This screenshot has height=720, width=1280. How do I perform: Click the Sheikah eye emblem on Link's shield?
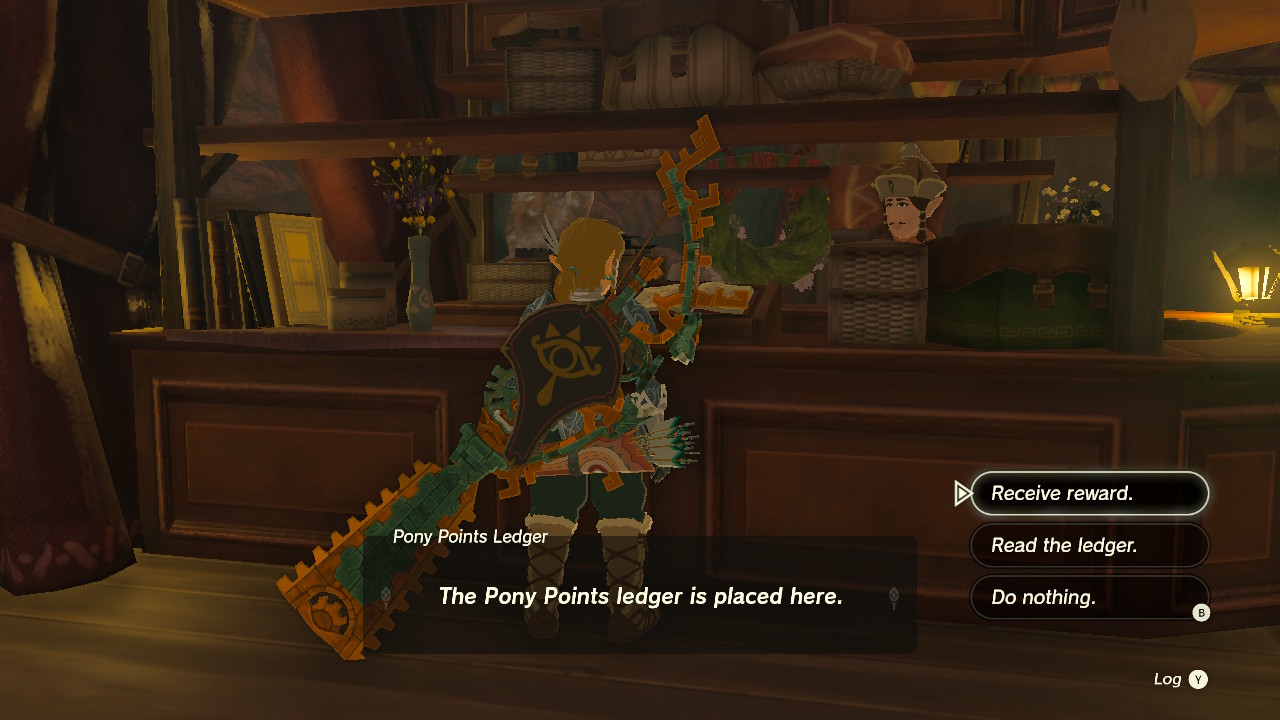pyautogui.click(x=565, y=354)
